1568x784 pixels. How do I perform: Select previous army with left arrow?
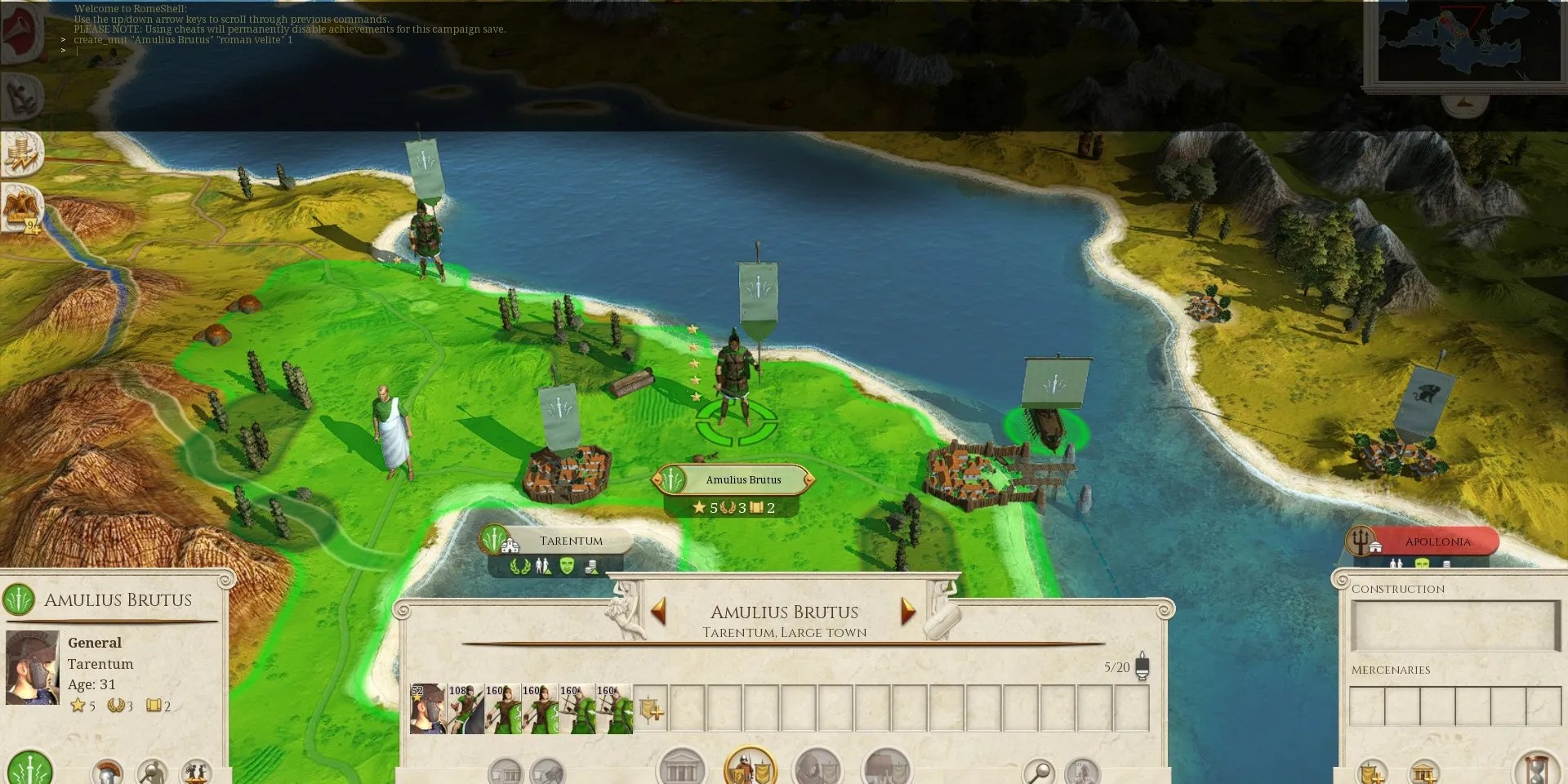point(658,610)
